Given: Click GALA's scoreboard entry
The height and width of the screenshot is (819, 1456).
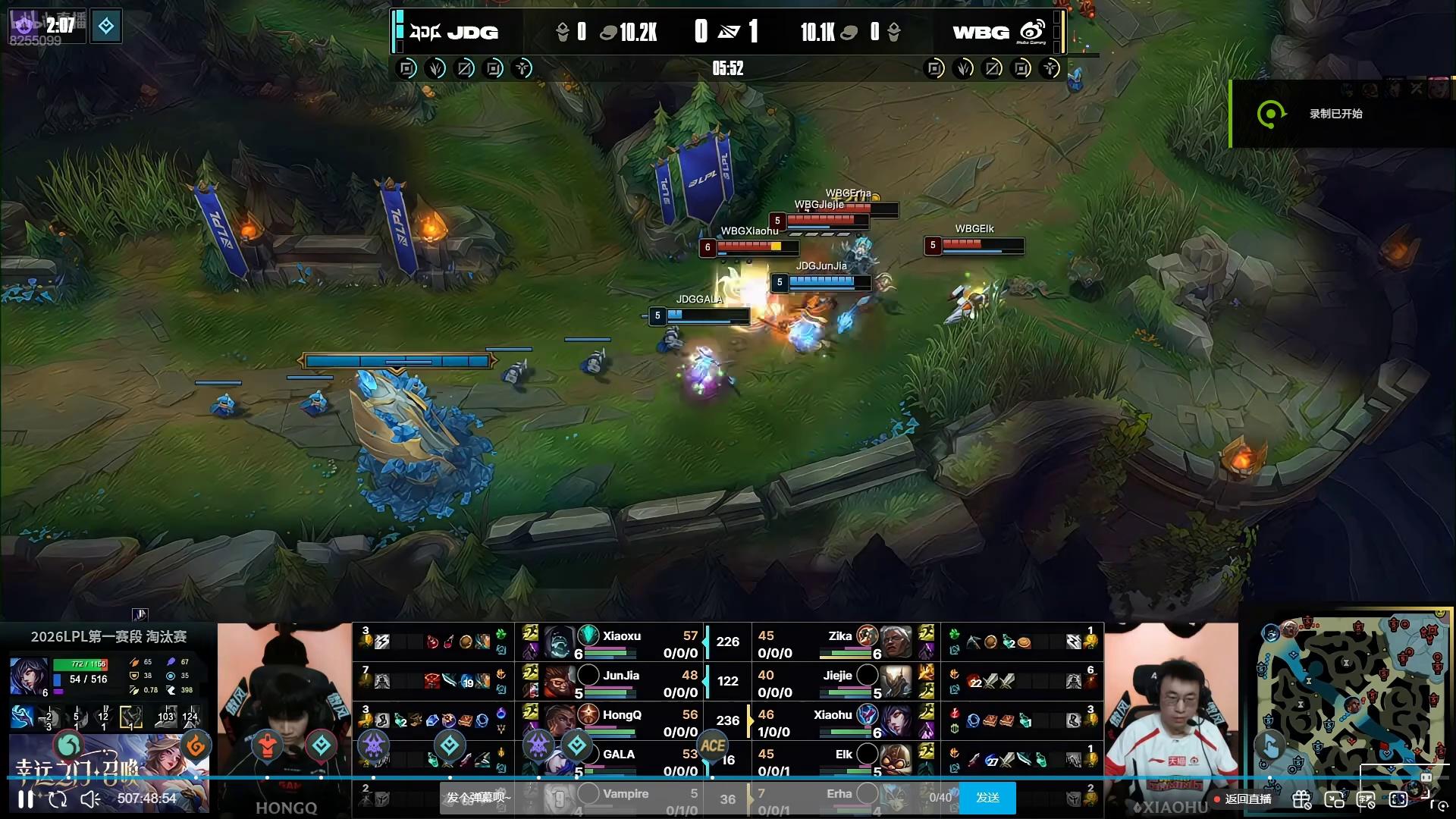Looking at the screenshot, I should (621, 761).
